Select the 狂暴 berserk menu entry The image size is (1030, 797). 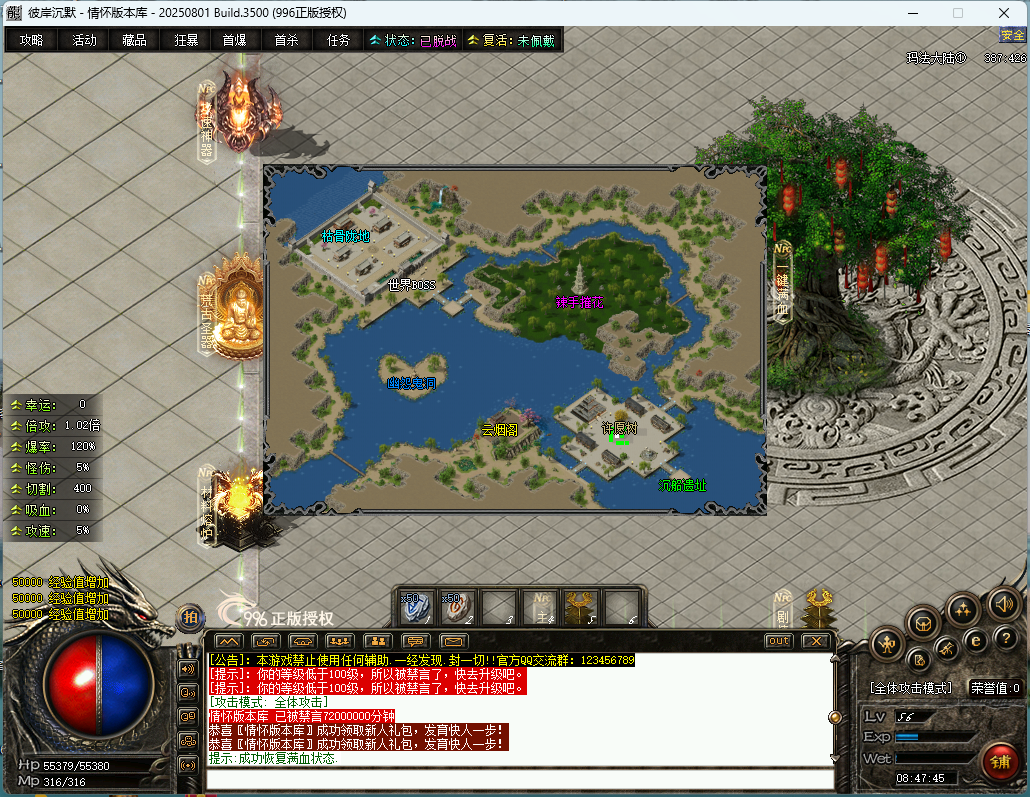tap(186, 40)
